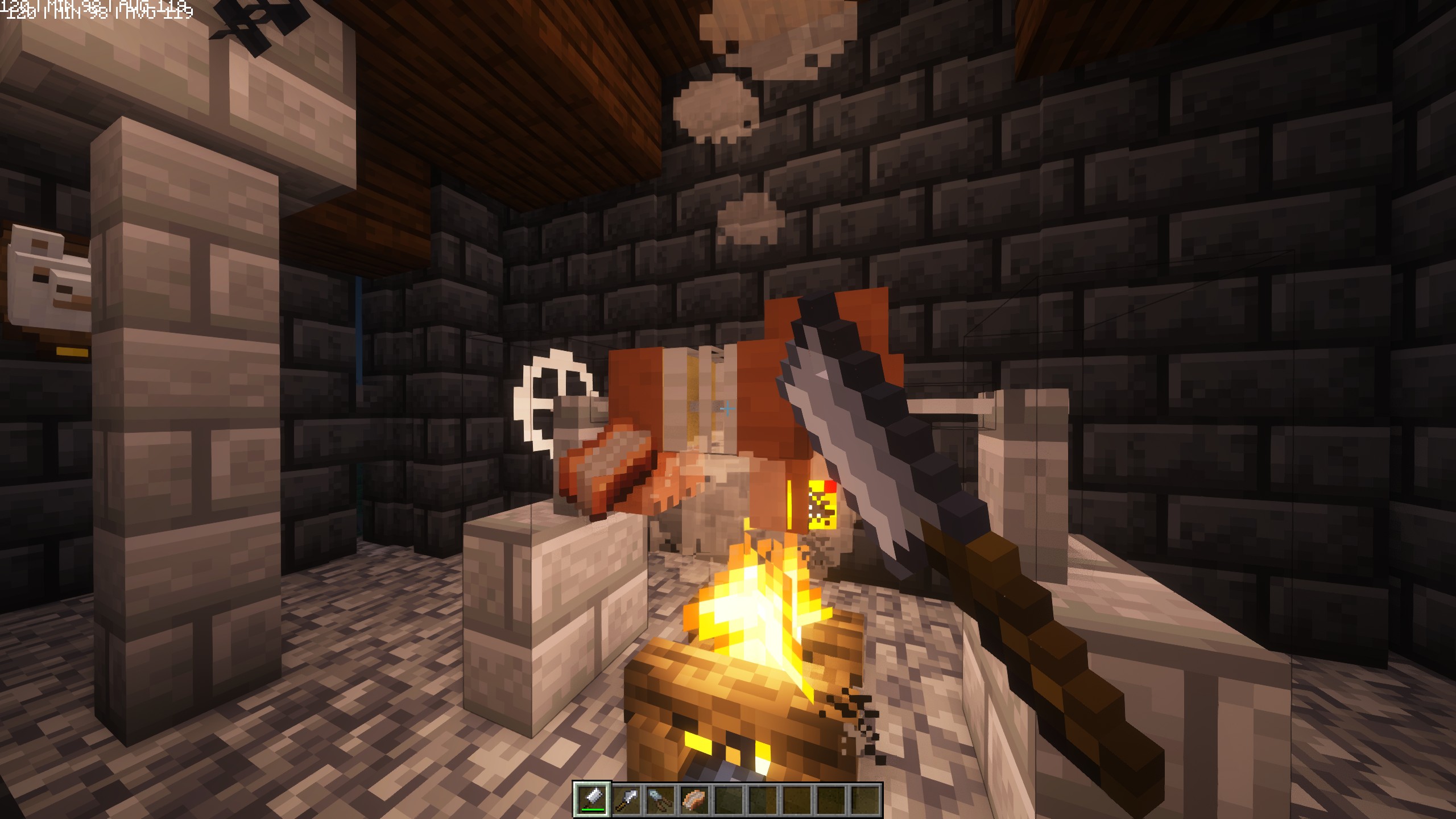Select the cleaver with the green durability bar
Viewport: 1456px width, 819px height.
(x=592, y=799)
